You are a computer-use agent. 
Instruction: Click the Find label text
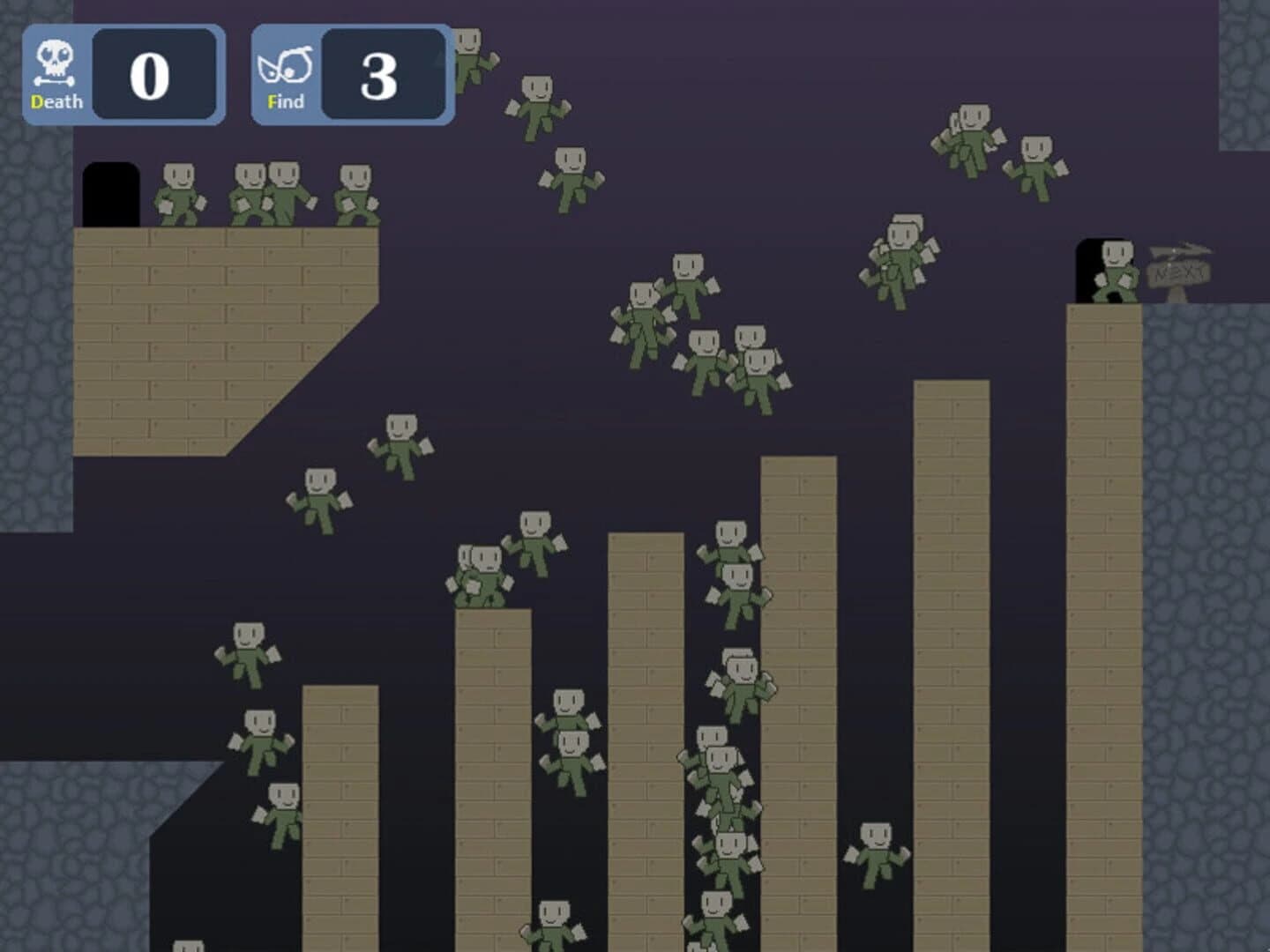(287, 101)
